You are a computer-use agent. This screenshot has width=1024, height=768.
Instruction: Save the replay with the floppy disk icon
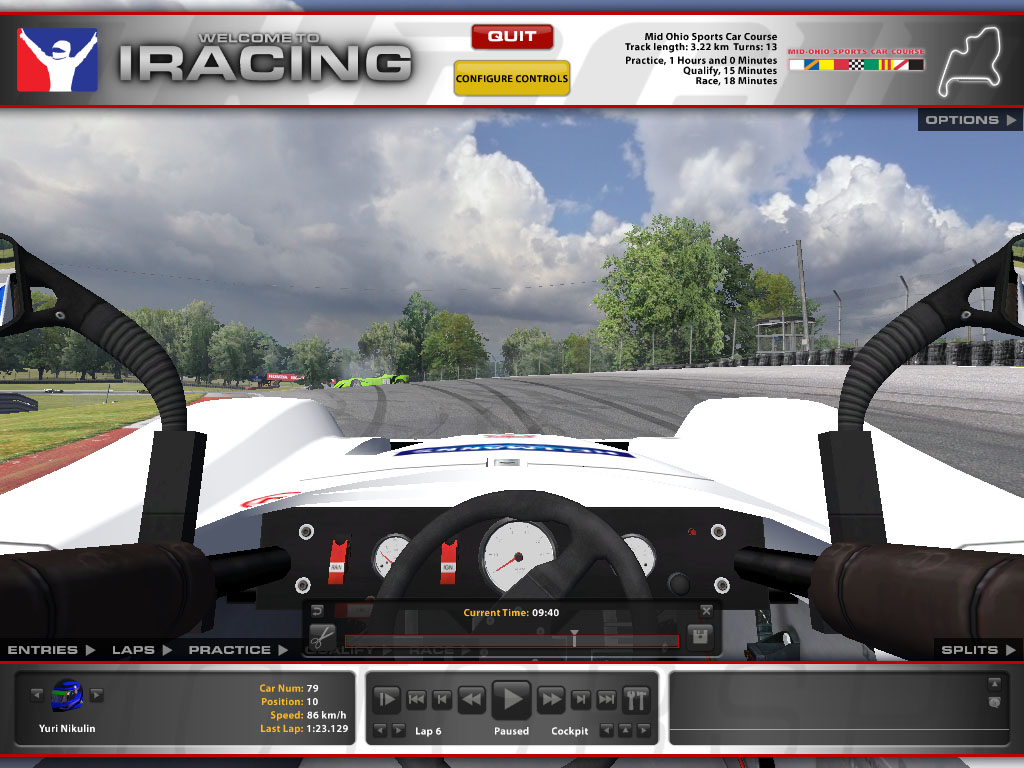[x=700, y=637]
